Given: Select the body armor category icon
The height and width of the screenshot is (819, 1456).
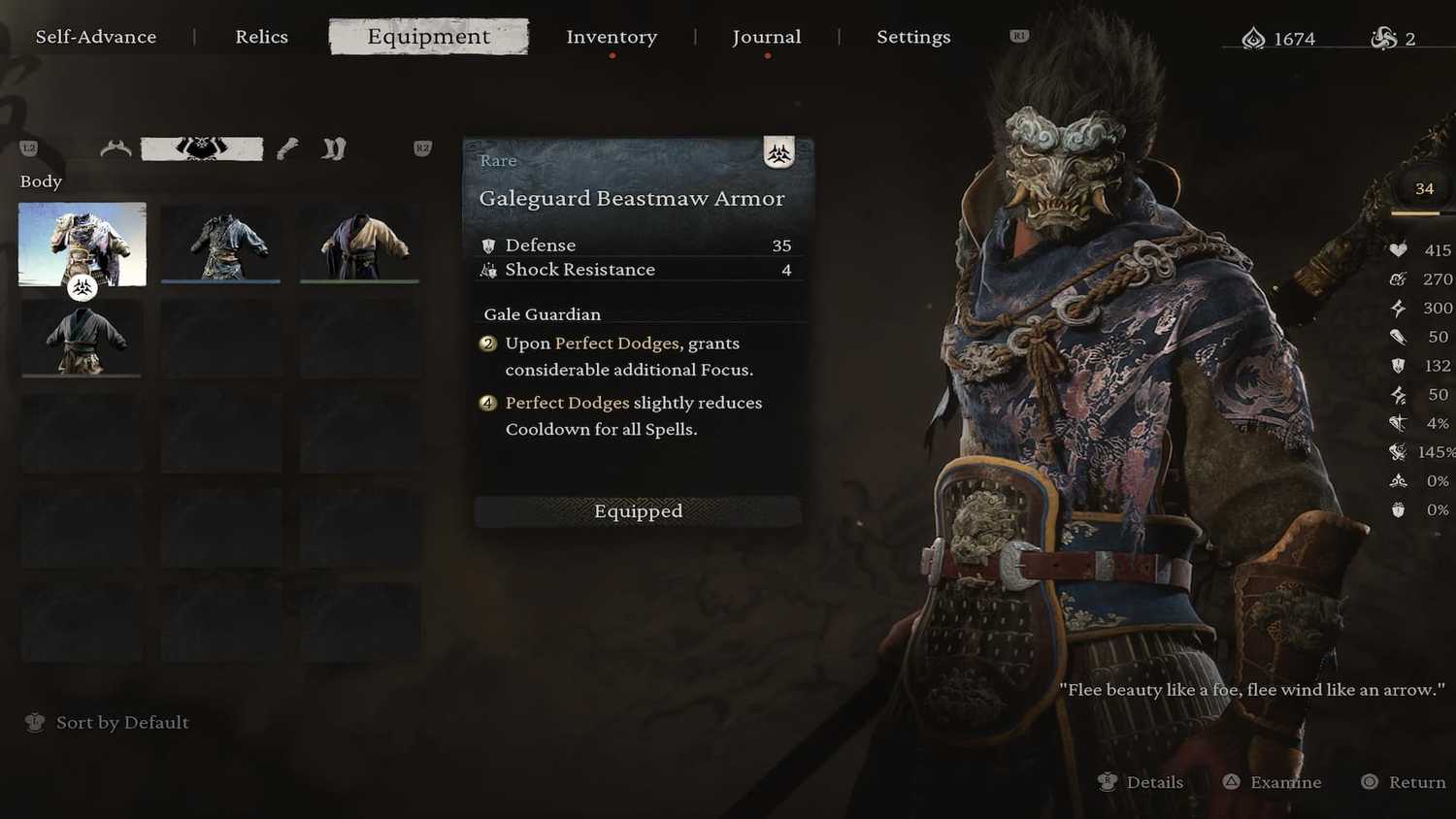Looking at the screenshot, I should (x=202, y=148).
